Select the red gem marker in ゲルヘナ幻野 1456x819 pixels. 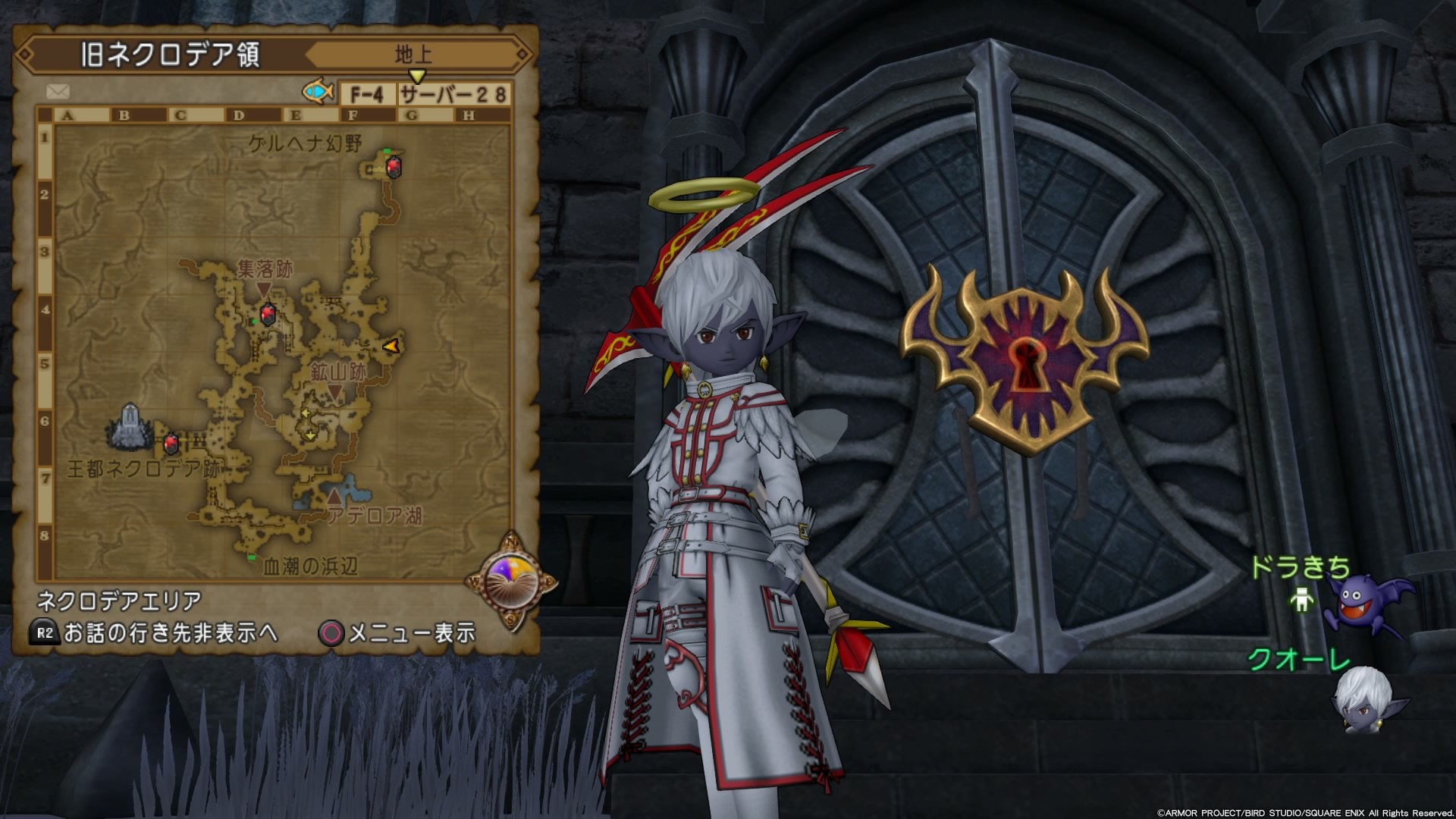394,166
